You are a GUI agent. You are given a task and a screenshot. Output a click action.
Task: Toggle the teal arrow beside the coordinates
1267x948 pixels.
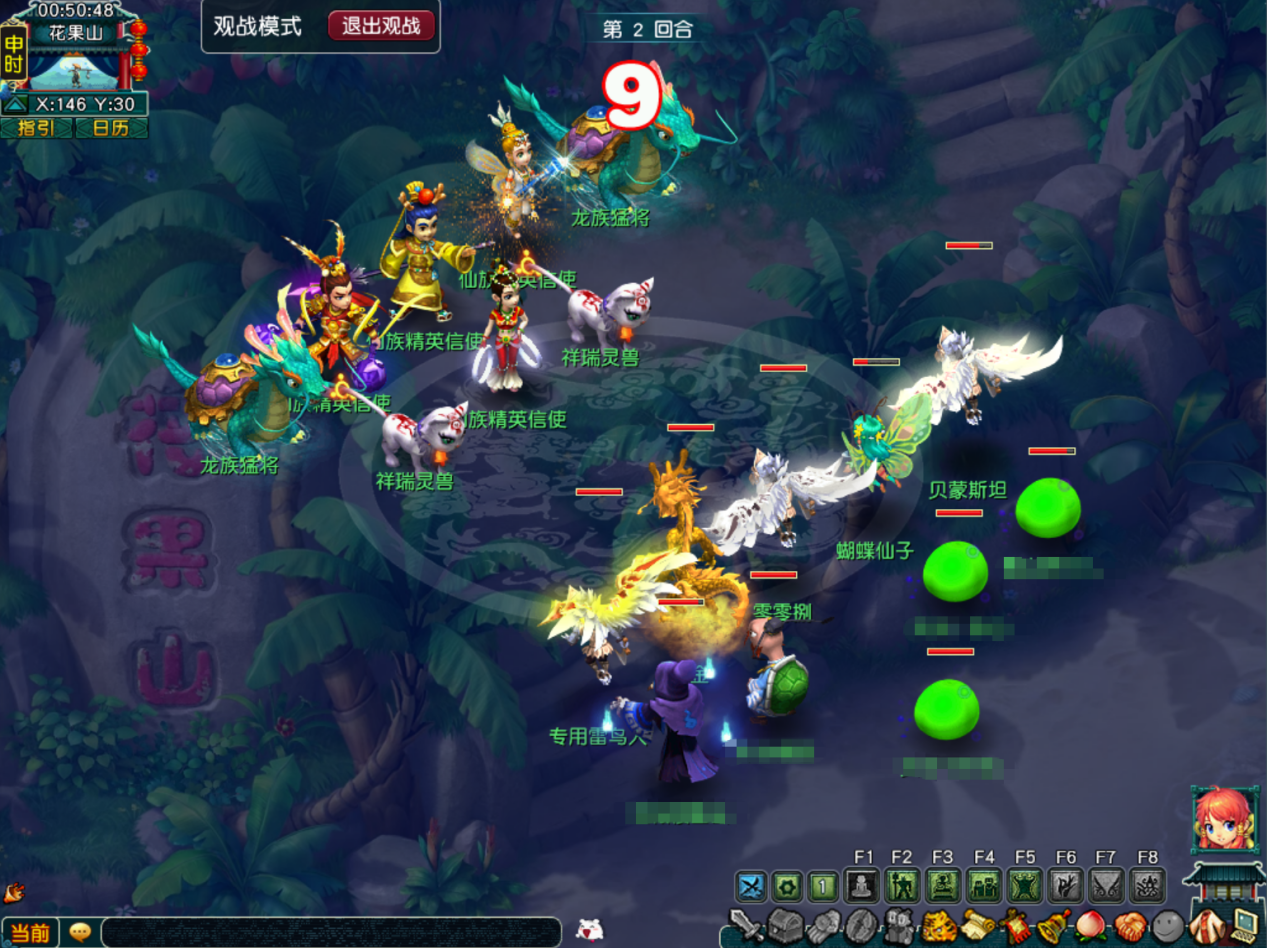click(x=16, y=104)
